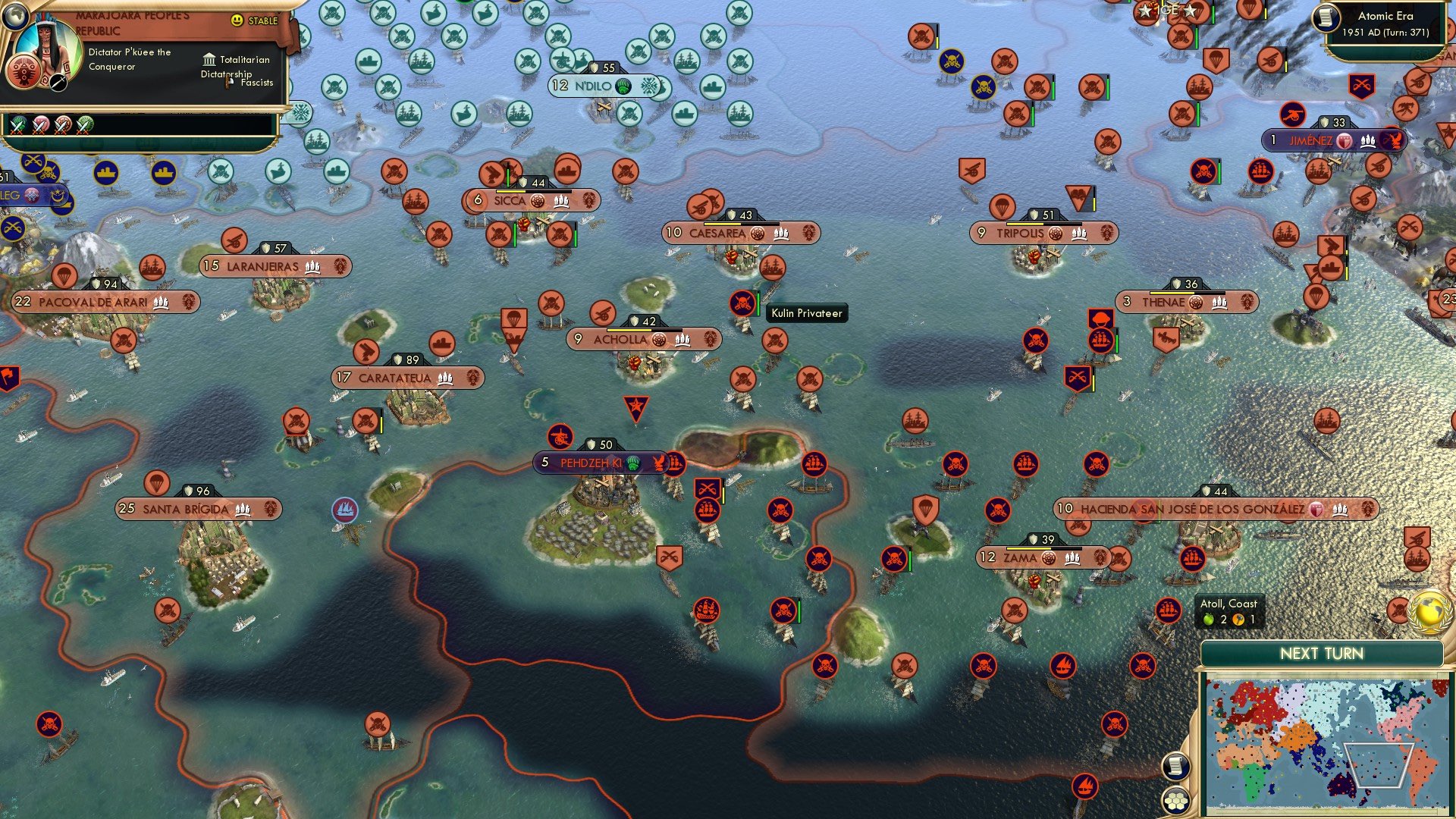Select the paratrooper unit icon near Santa Brígida
This screenshot has width=1456, height=819.
158,481
